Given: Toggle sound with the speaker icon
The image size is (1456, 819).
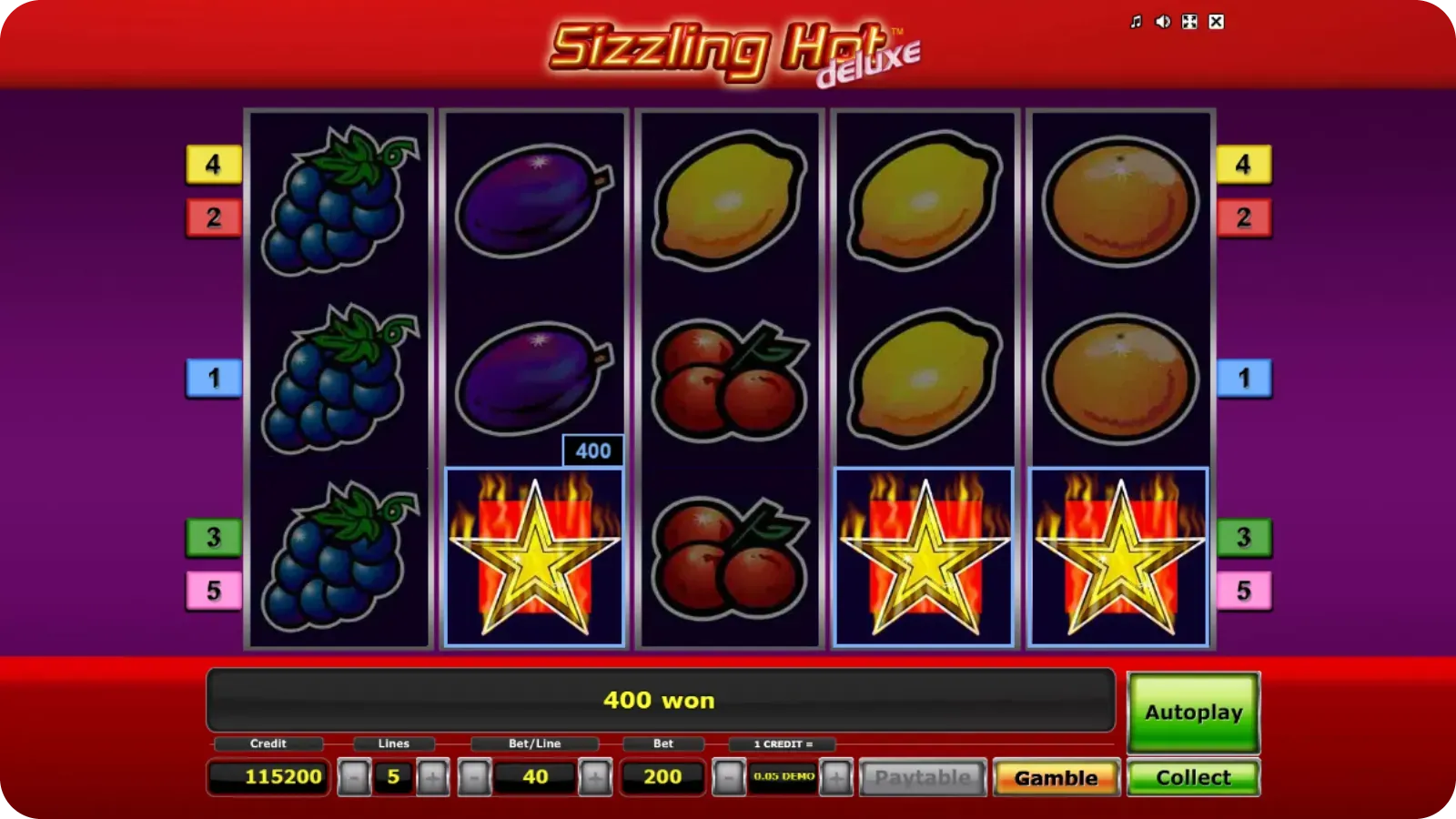Looking at the screenshot, I should click(1161, 20).
